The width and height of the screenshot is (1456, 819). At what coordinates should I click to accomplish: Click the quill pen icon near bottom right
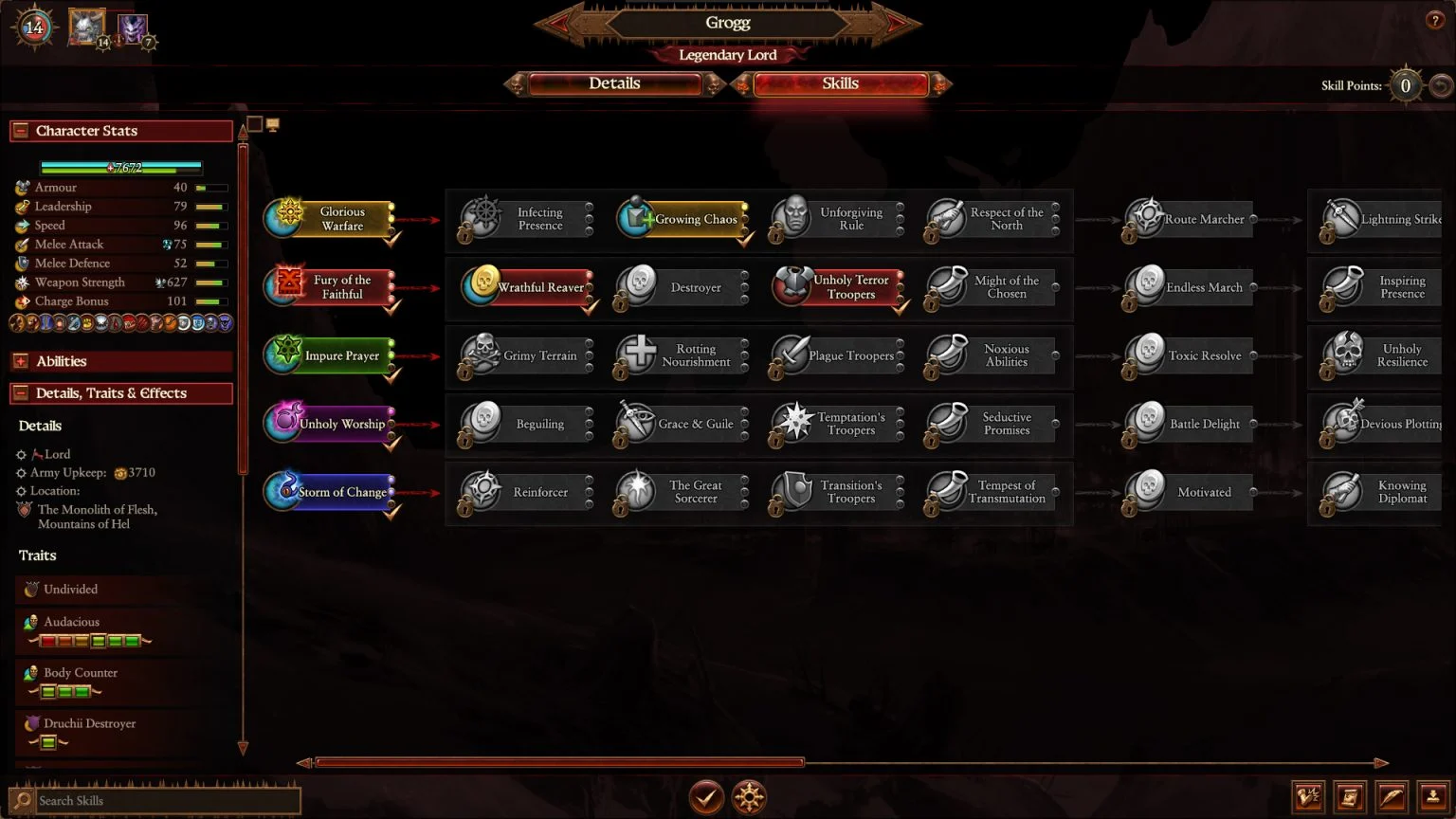coord(1391,797)
